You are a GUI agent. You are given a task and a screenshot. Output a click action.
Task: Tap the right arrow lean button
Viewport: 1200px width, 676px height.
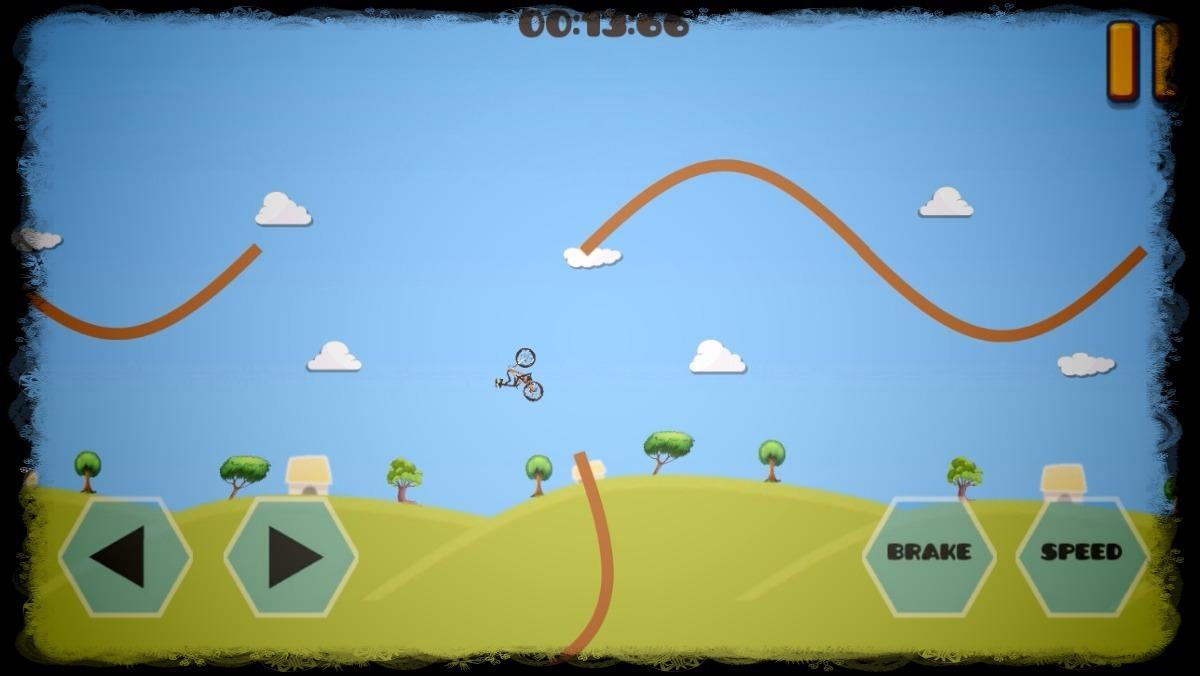pyautogui.click(x=291, y=556)
